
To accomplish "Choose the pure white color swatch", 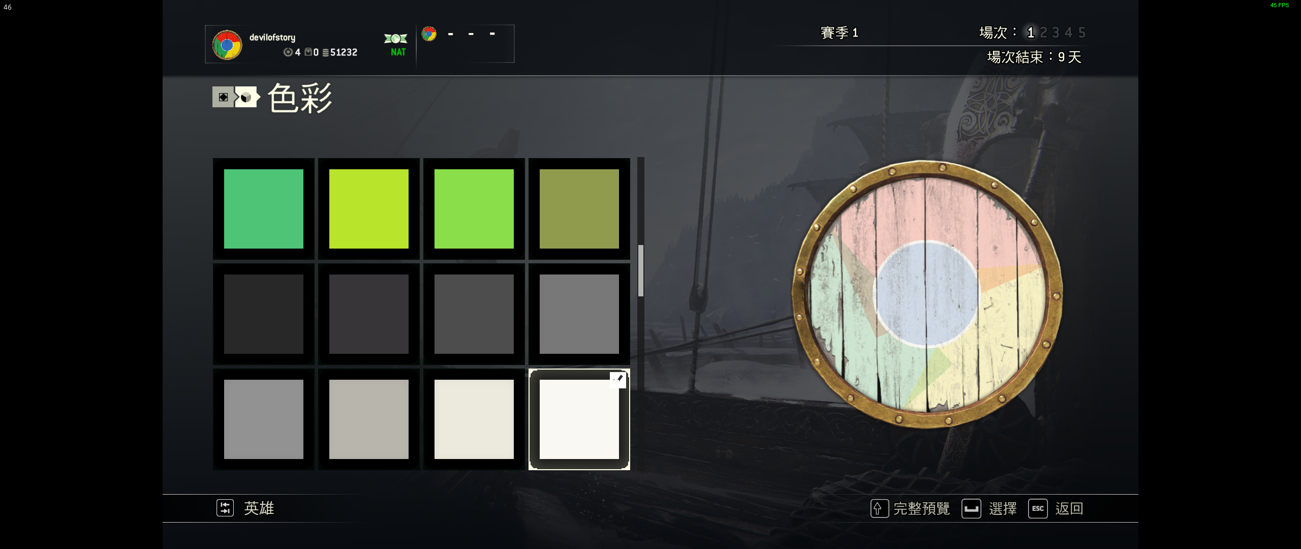I will pos(579,419).
